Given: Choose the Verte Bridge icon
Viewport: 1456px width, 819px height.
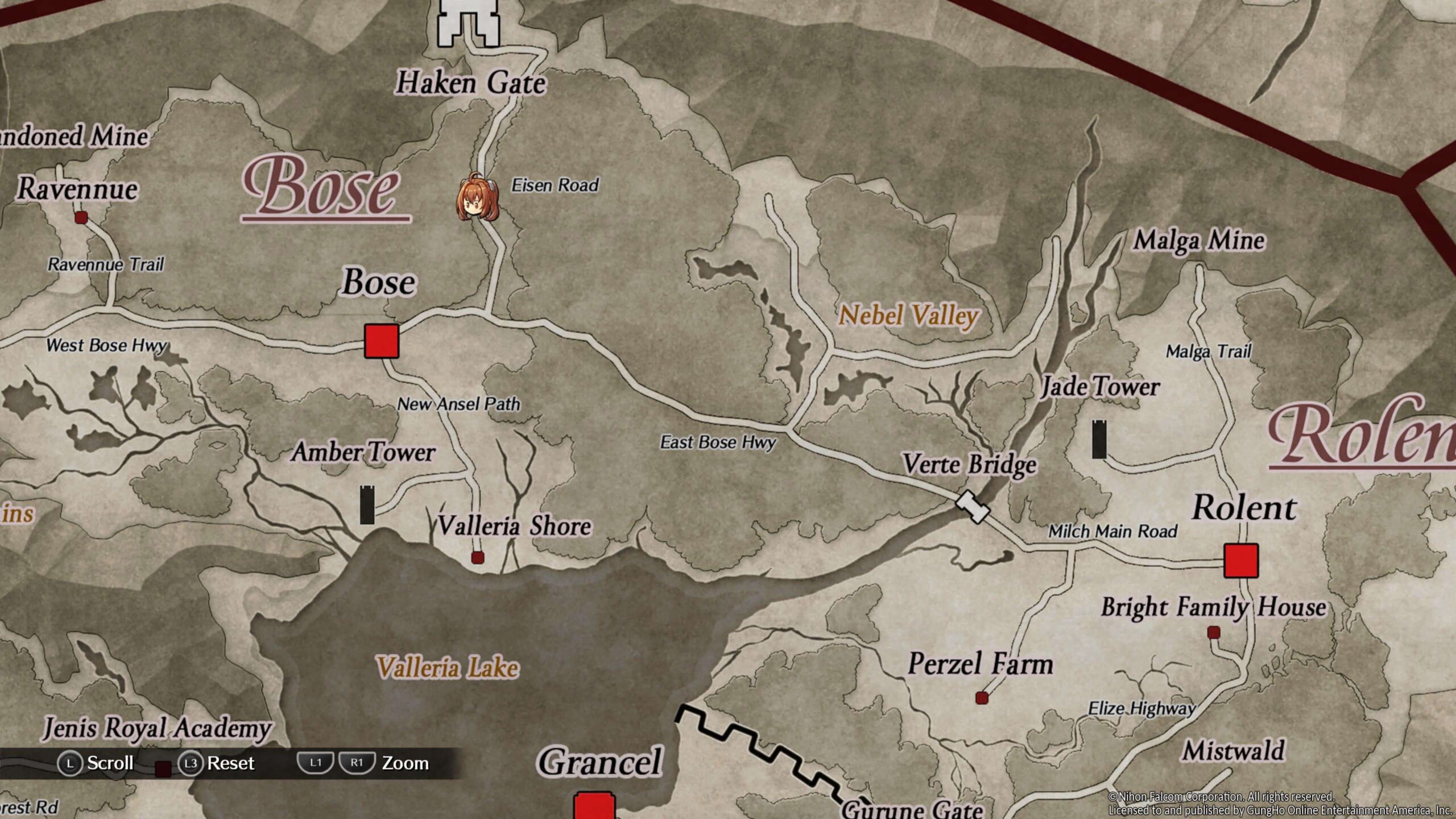Looking at the screenshot, I should coord(972,506).
